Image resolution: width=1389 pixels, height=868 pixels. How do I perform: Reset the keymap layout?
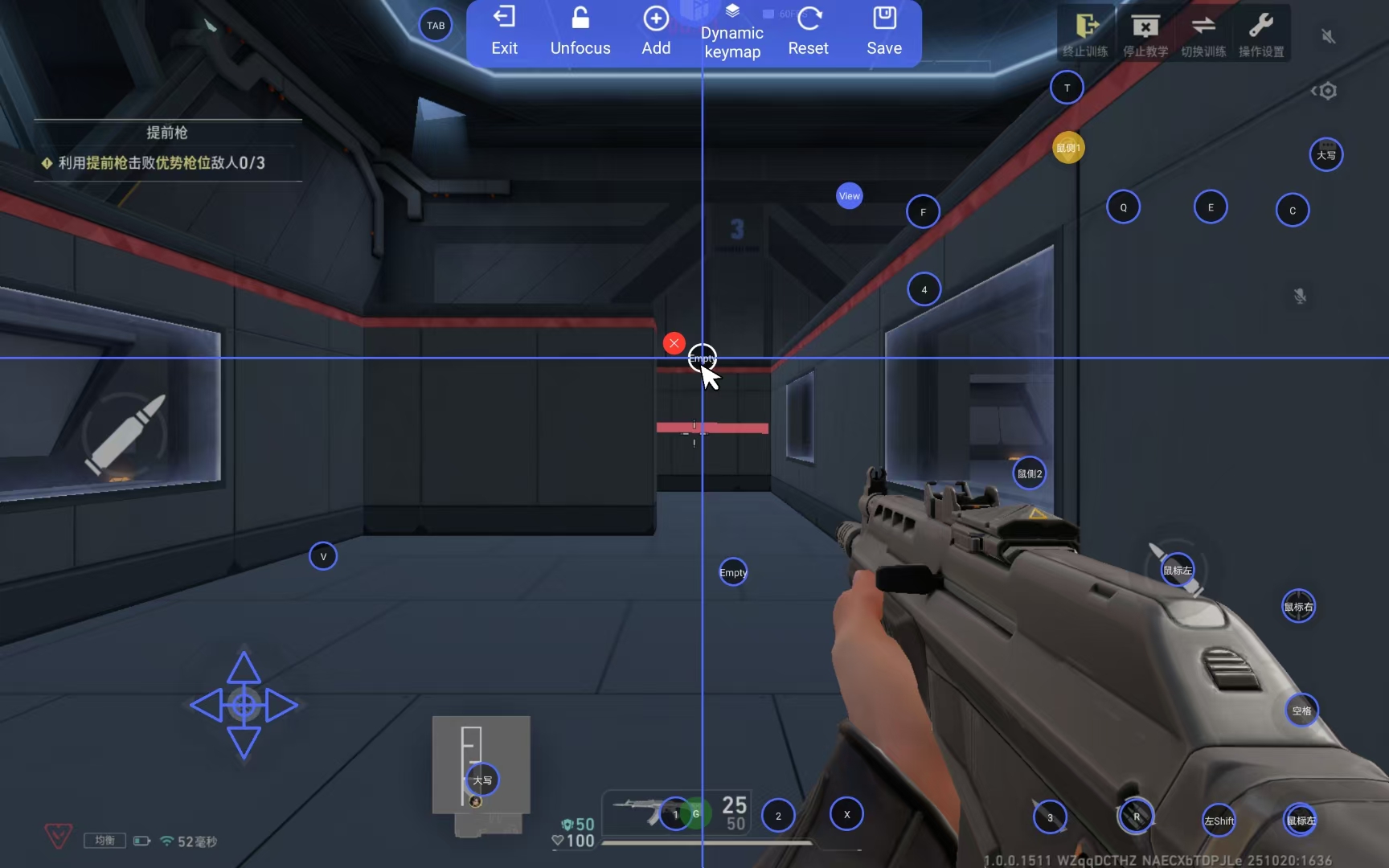[808, 31]
